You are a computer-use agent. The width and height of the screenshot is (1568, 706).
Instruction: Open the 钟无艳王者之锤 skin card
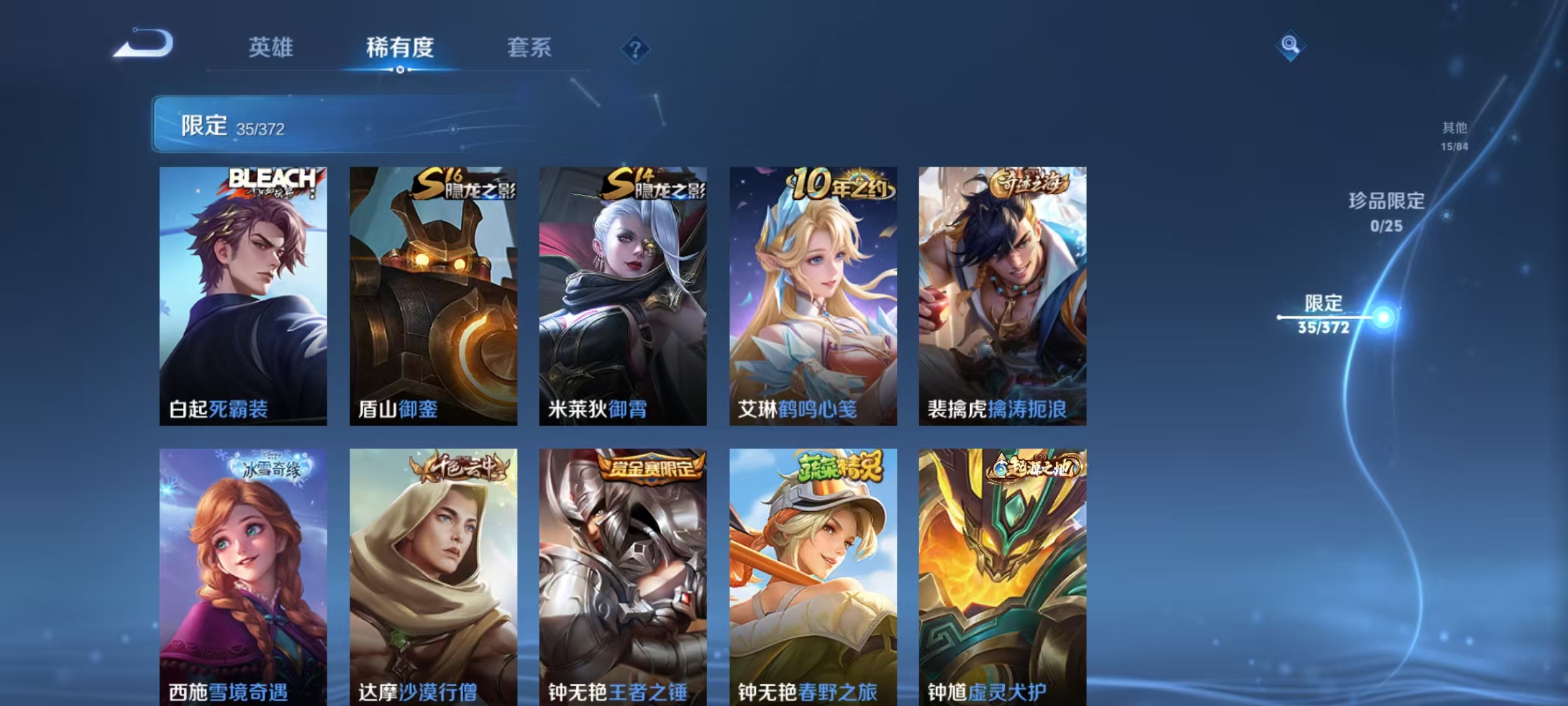[624, 575]
